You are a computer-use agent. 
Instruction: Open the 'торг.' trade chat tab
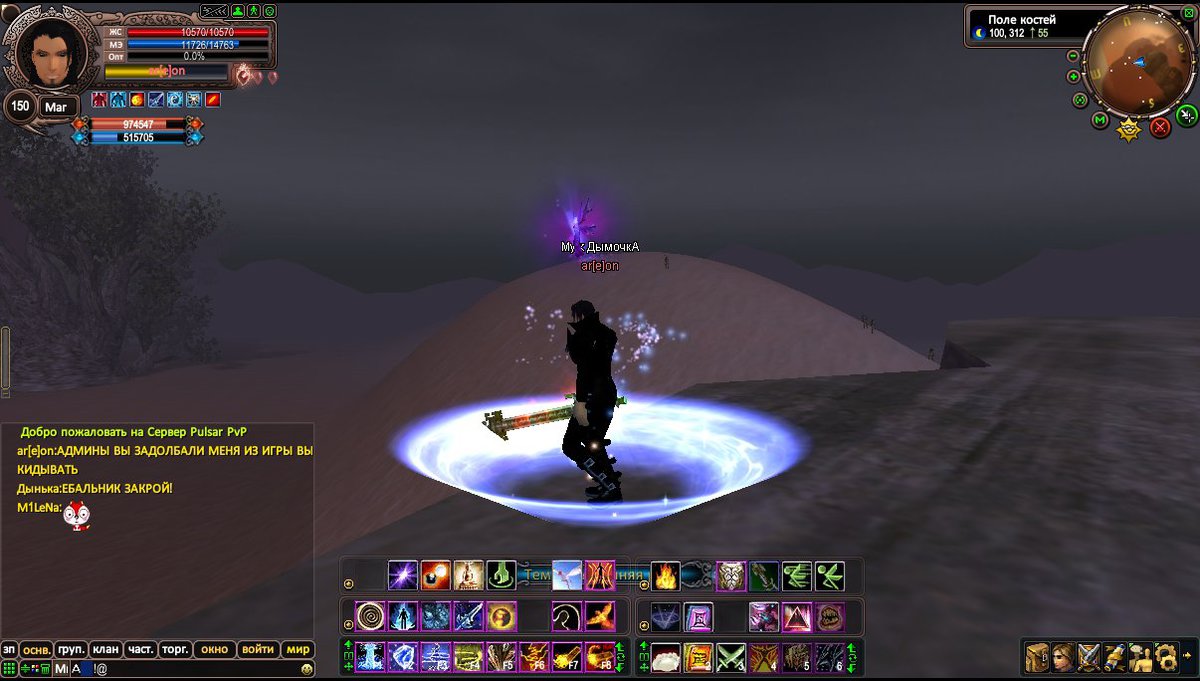[175, 649]
